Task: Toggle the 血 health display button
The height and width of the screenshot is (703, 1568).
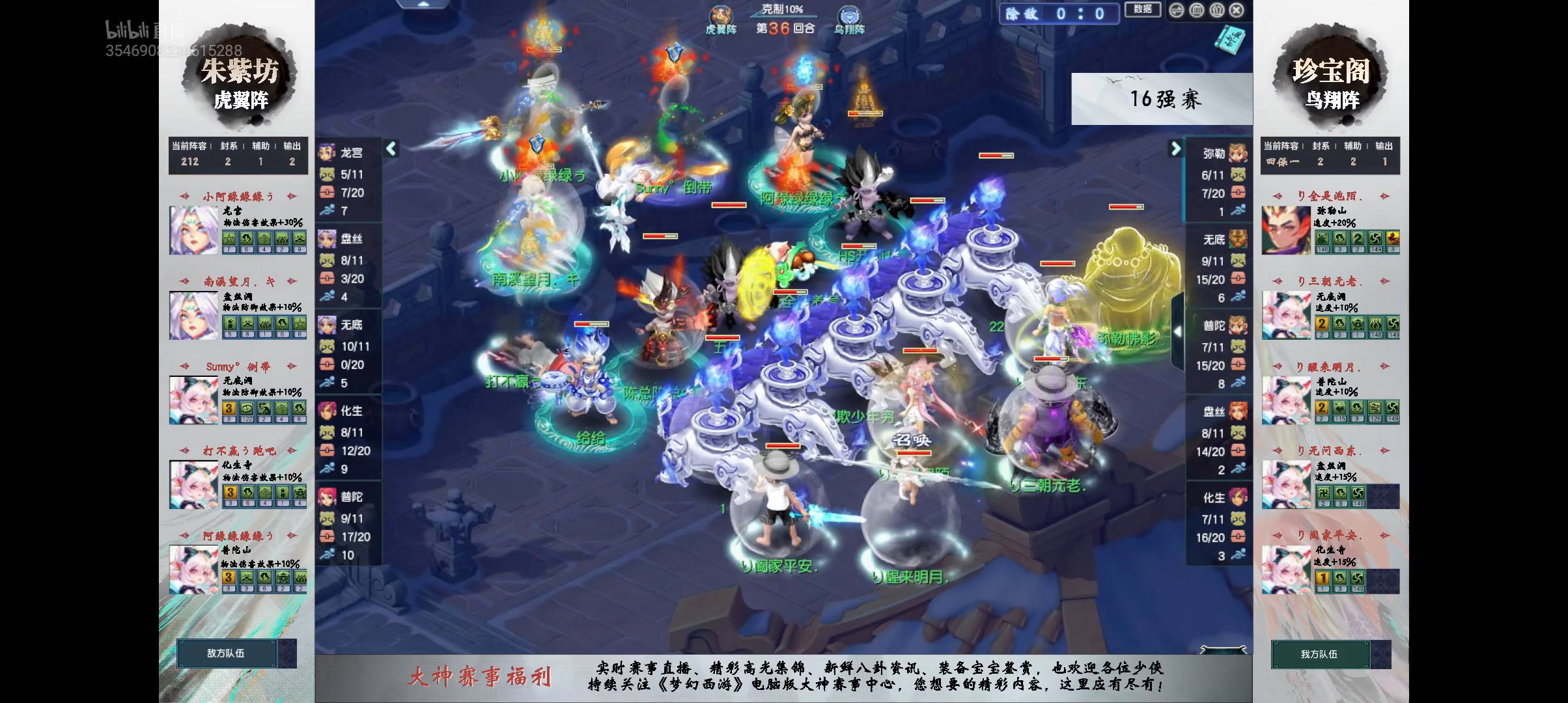Action: point(1197,10)
